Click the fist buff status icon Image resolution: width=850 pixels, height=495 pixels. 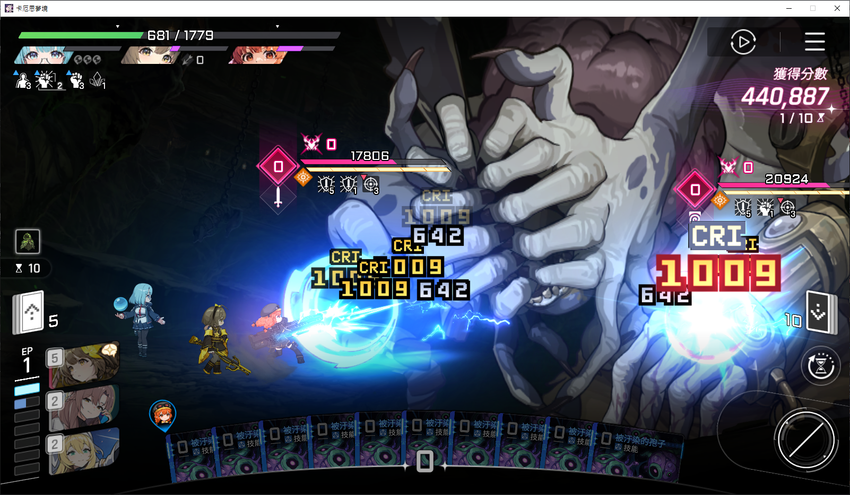tap(75, 80)
